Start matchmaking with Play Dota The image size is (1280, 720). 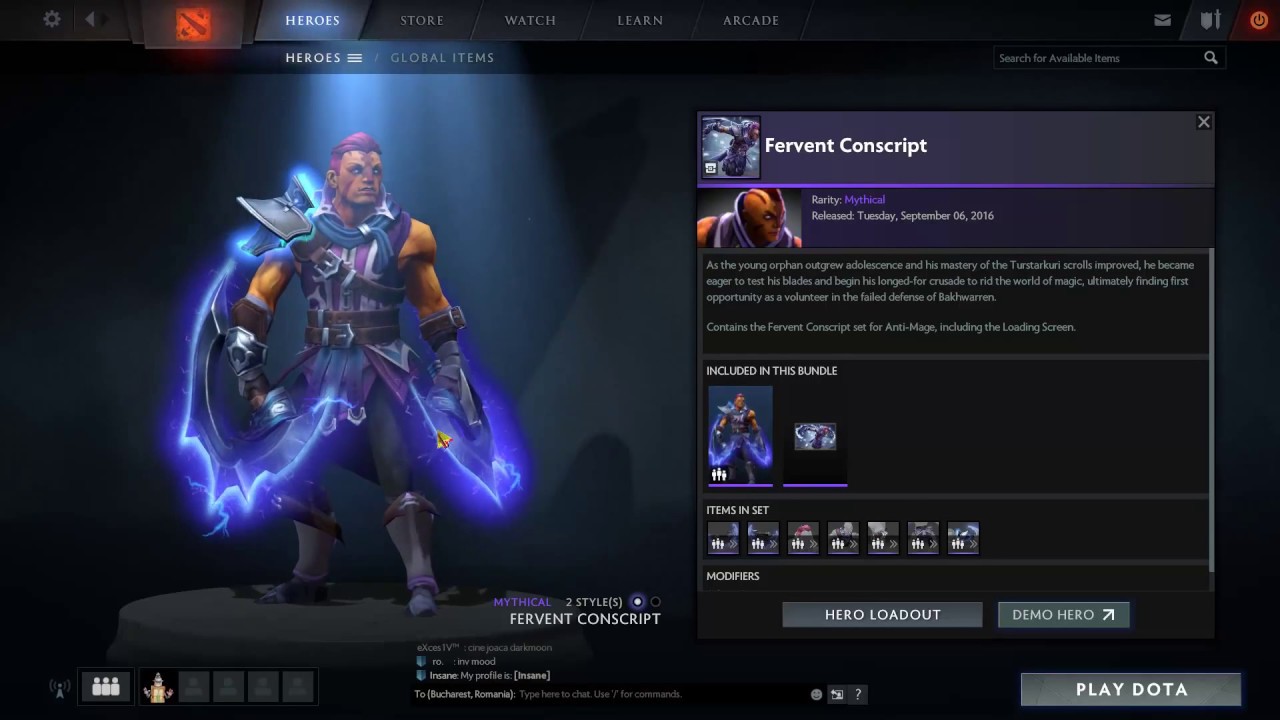point(1131,689)
